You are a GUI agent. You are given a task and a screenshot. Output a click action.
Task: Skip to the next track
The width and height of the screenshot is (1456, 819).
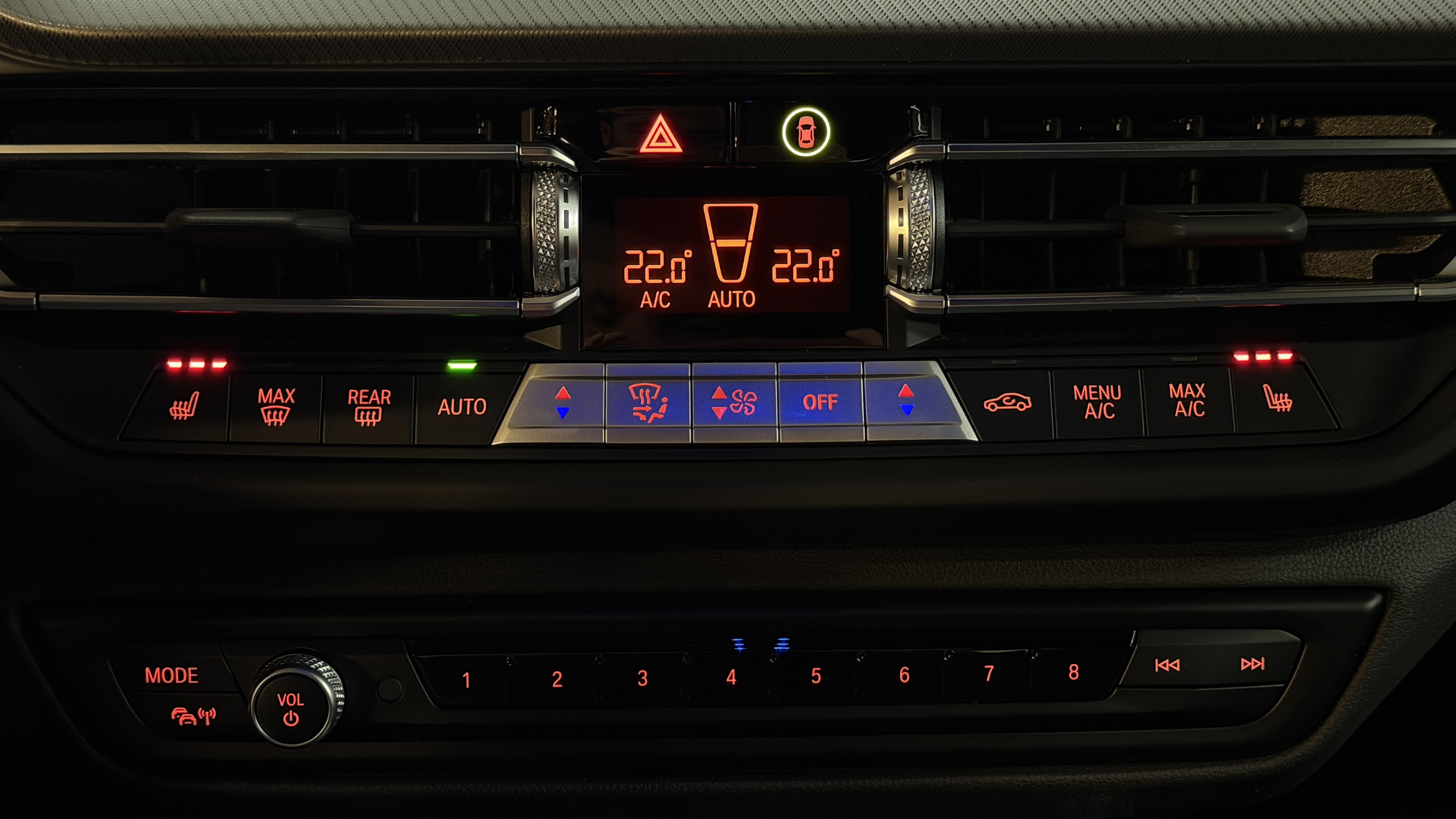pos(1252,664)
